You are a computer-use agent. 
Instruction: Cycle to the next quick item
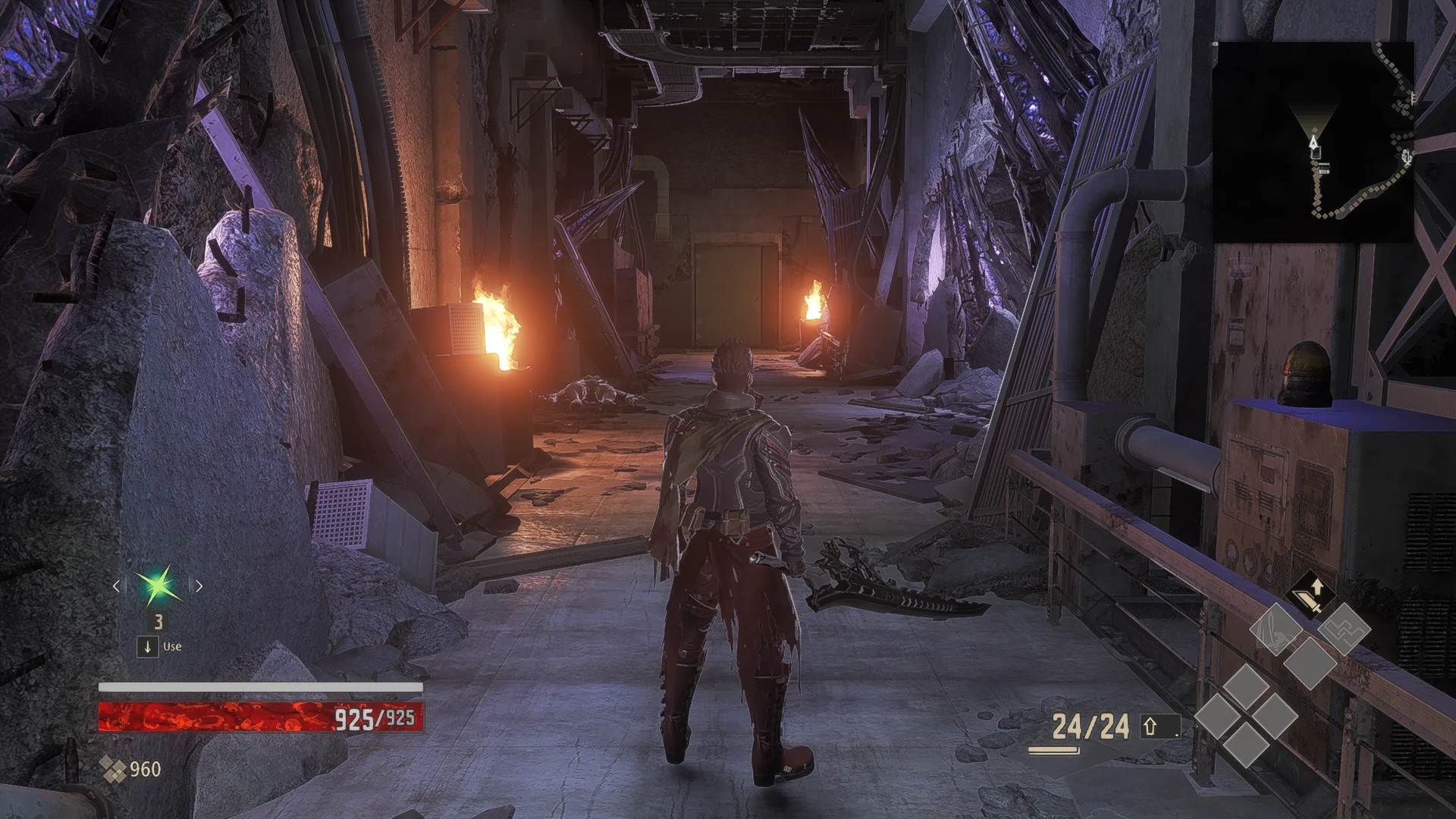pos(199,586)
